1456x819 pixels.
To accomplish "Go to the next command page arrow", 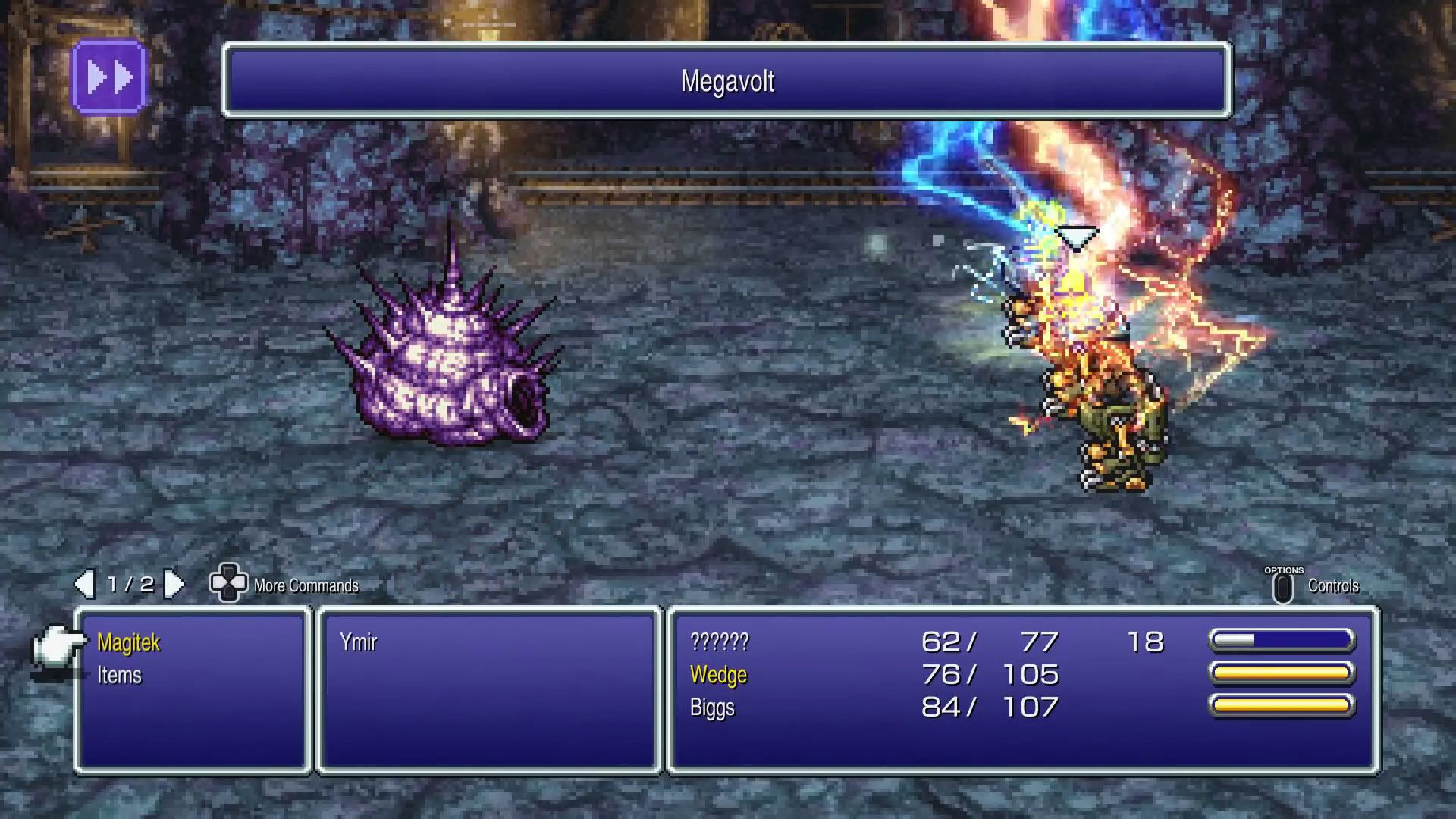I will tap(174, 584).
